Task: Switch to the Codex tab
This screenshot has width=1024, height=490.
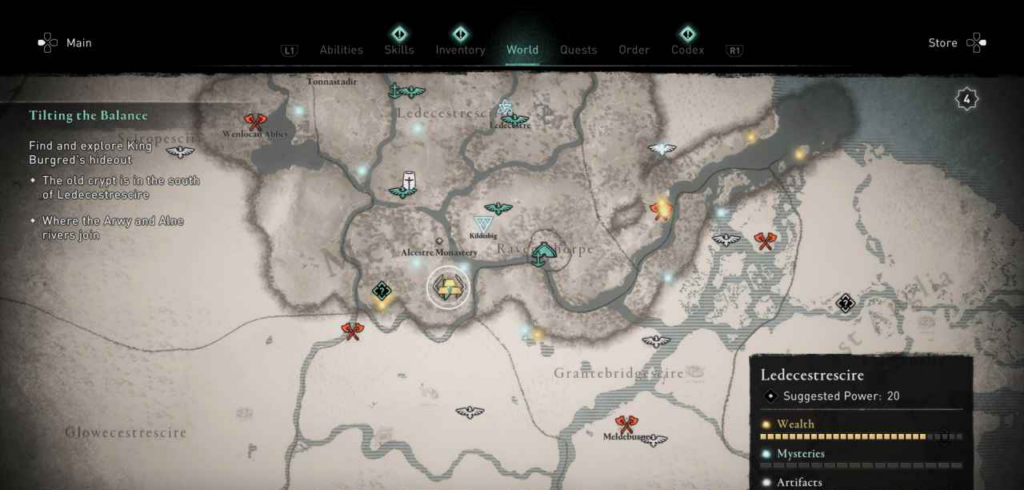Action: coord(687,50)
